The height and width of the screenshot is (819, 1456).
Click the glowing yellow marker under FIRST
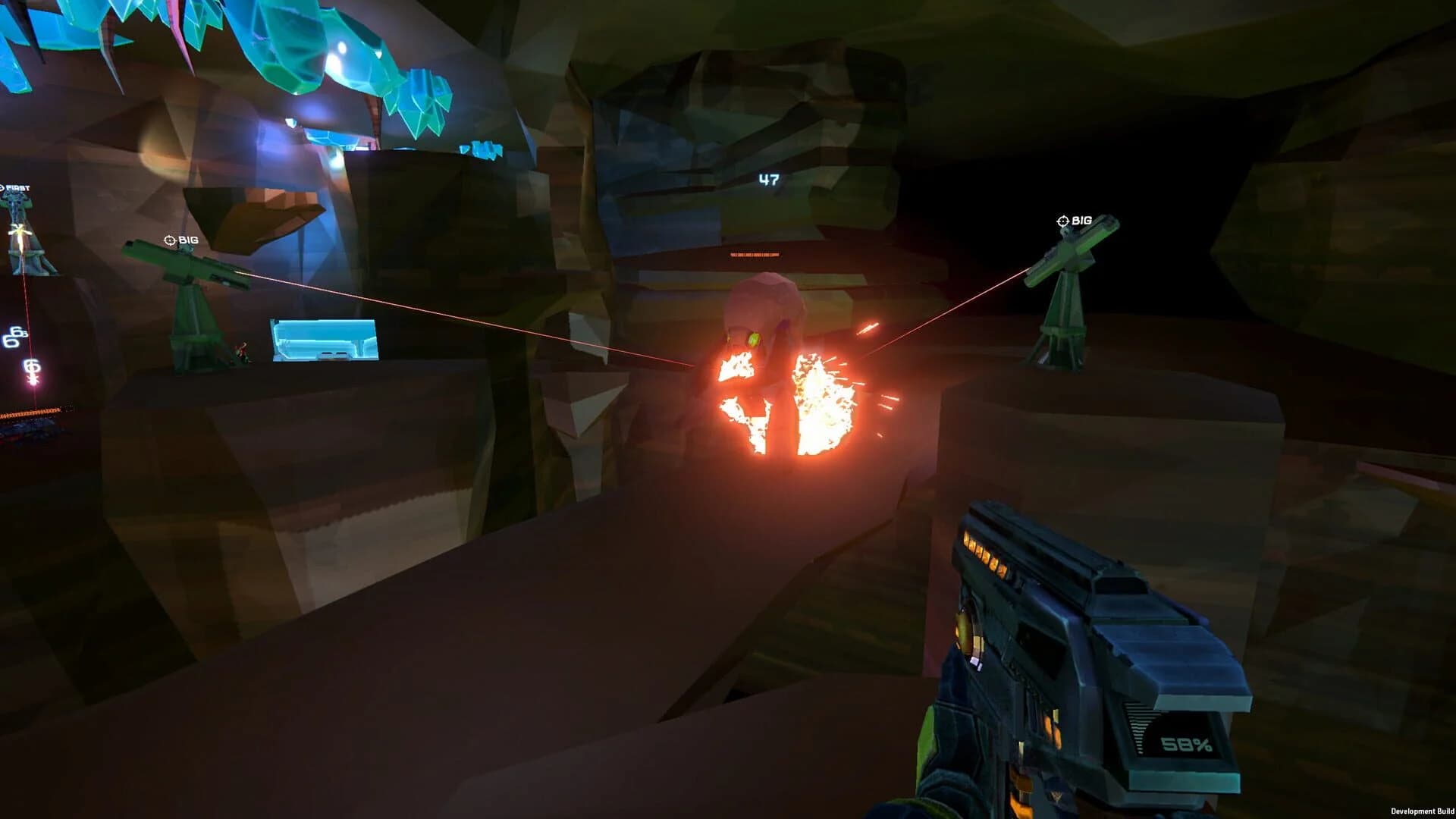(18, 231)
